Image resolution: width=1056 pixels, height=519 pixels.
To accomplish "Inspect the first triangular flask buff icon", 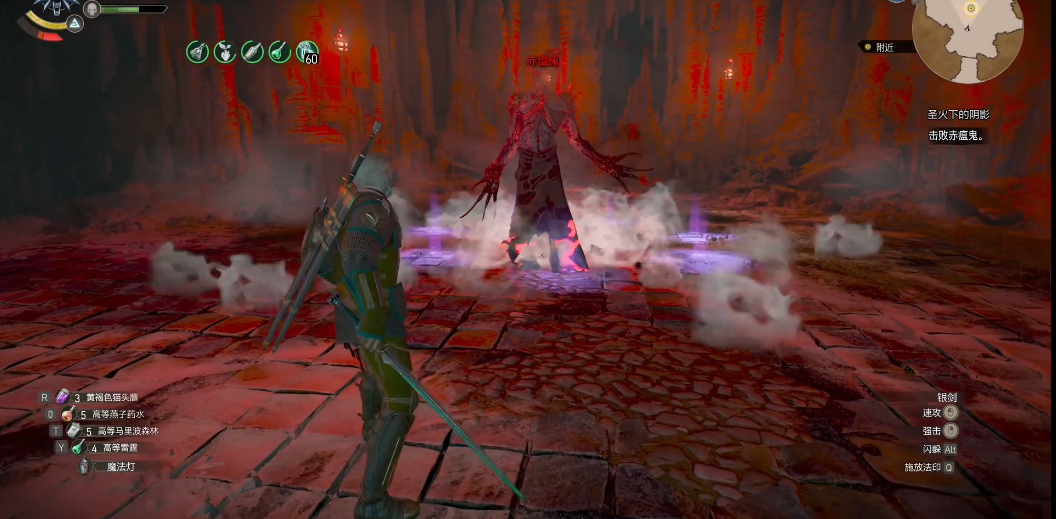I will (198, 51).
